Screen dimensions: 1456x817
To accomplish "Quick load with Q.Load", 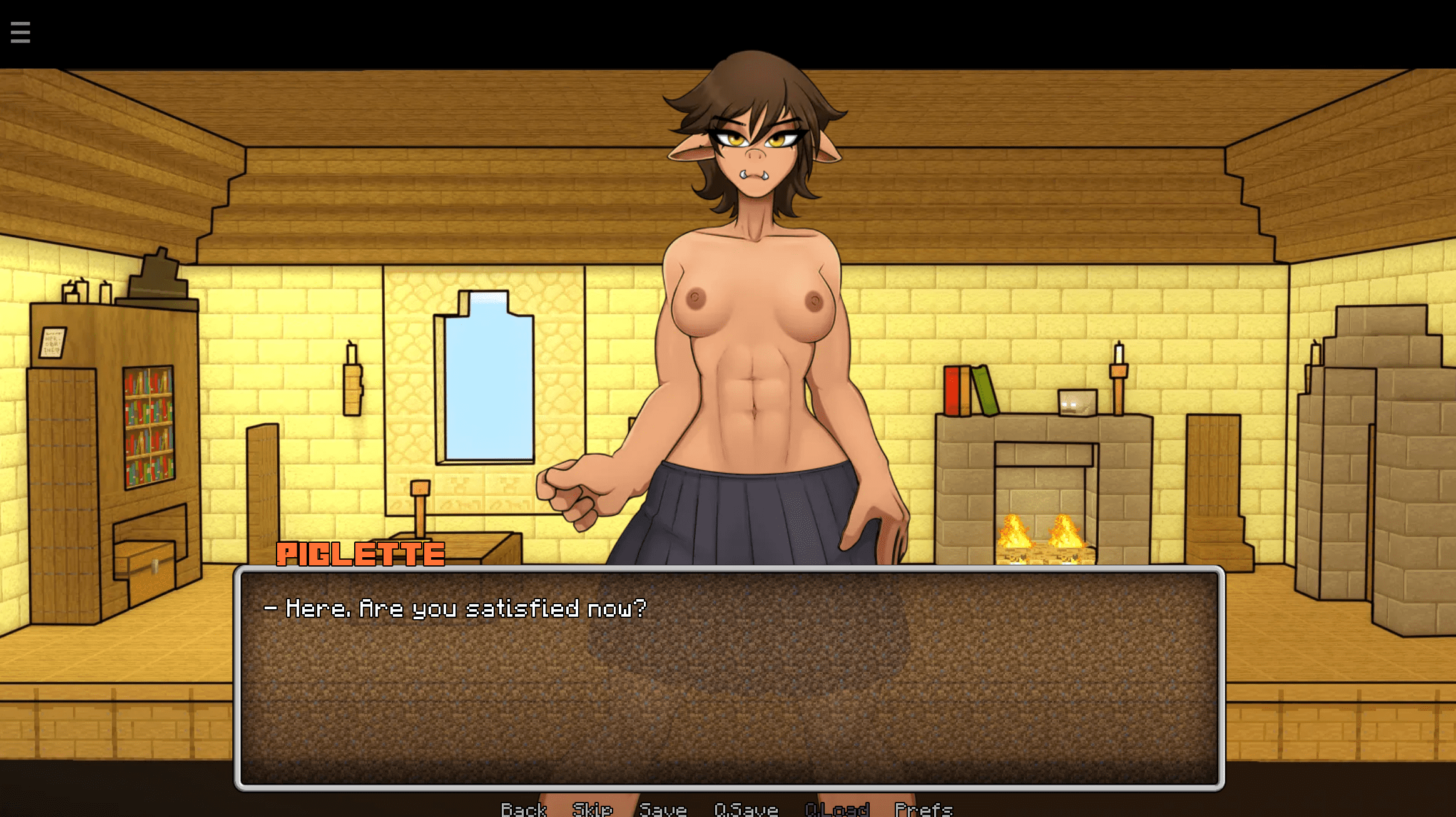I will (837, 809).
